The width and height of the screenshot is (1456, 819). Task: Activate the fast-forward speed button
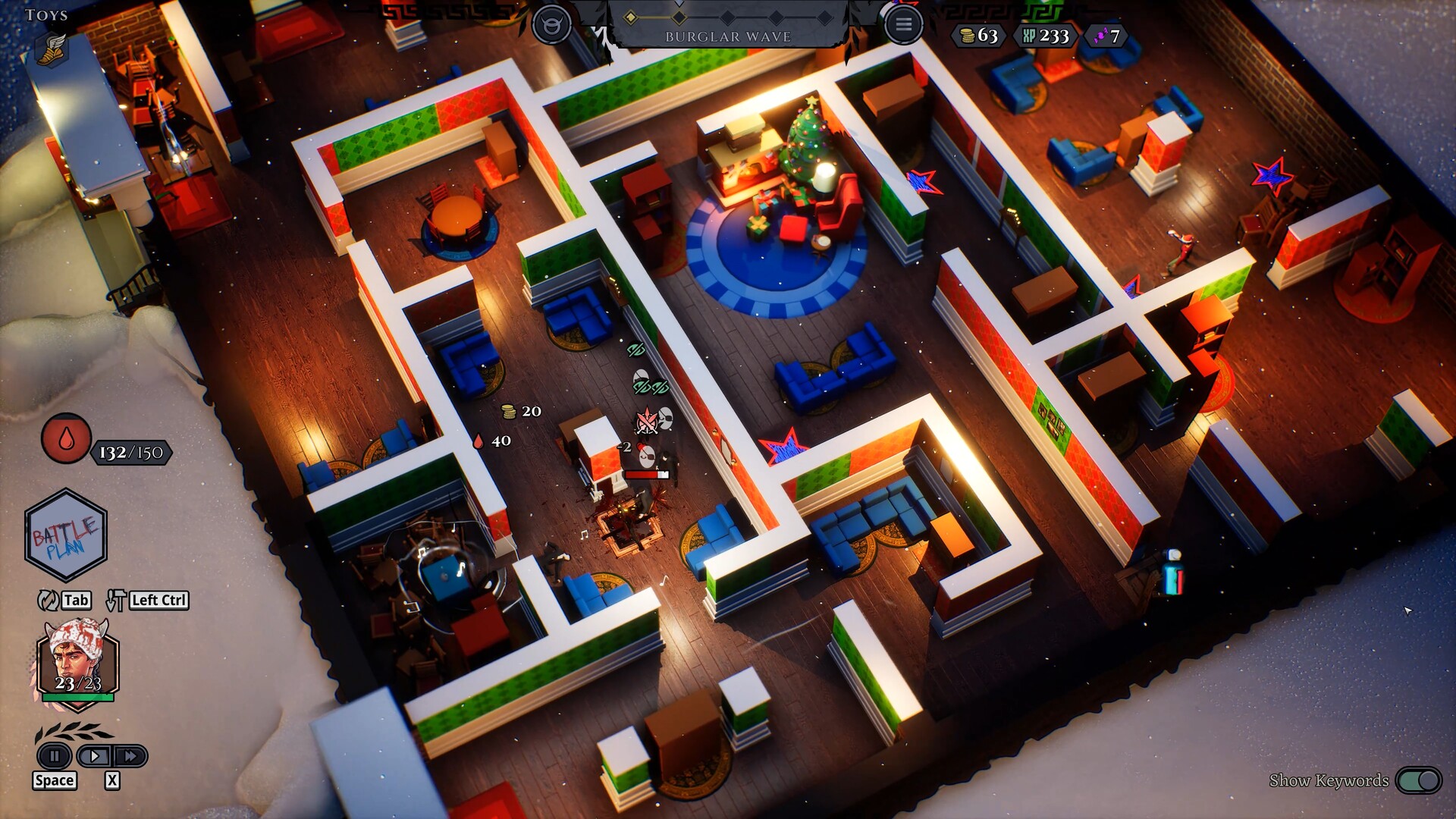tap(130, 756)
